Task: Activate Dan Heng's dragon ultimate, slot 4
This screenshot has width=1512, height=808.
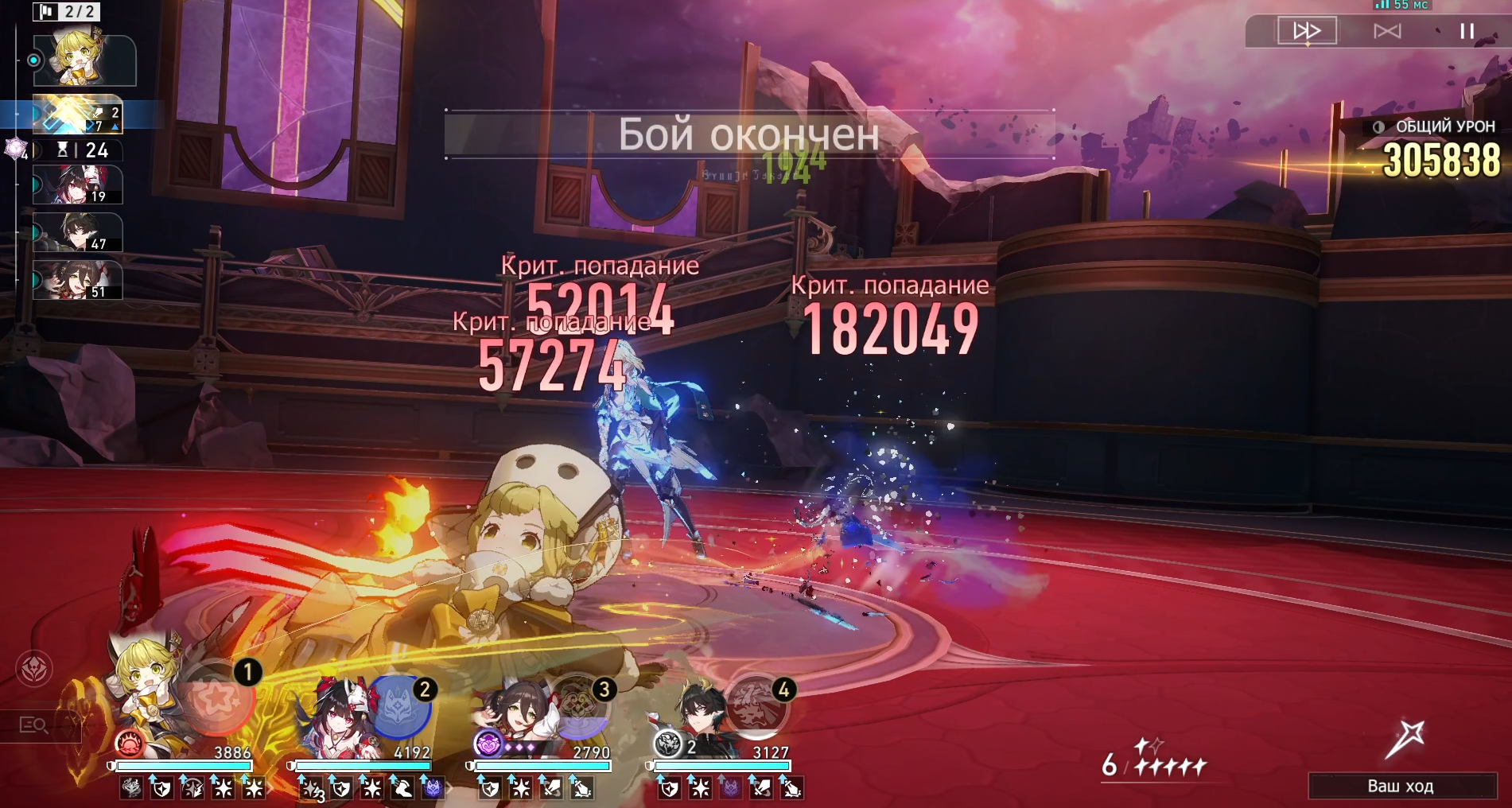Action: click(x=756, y=705)
